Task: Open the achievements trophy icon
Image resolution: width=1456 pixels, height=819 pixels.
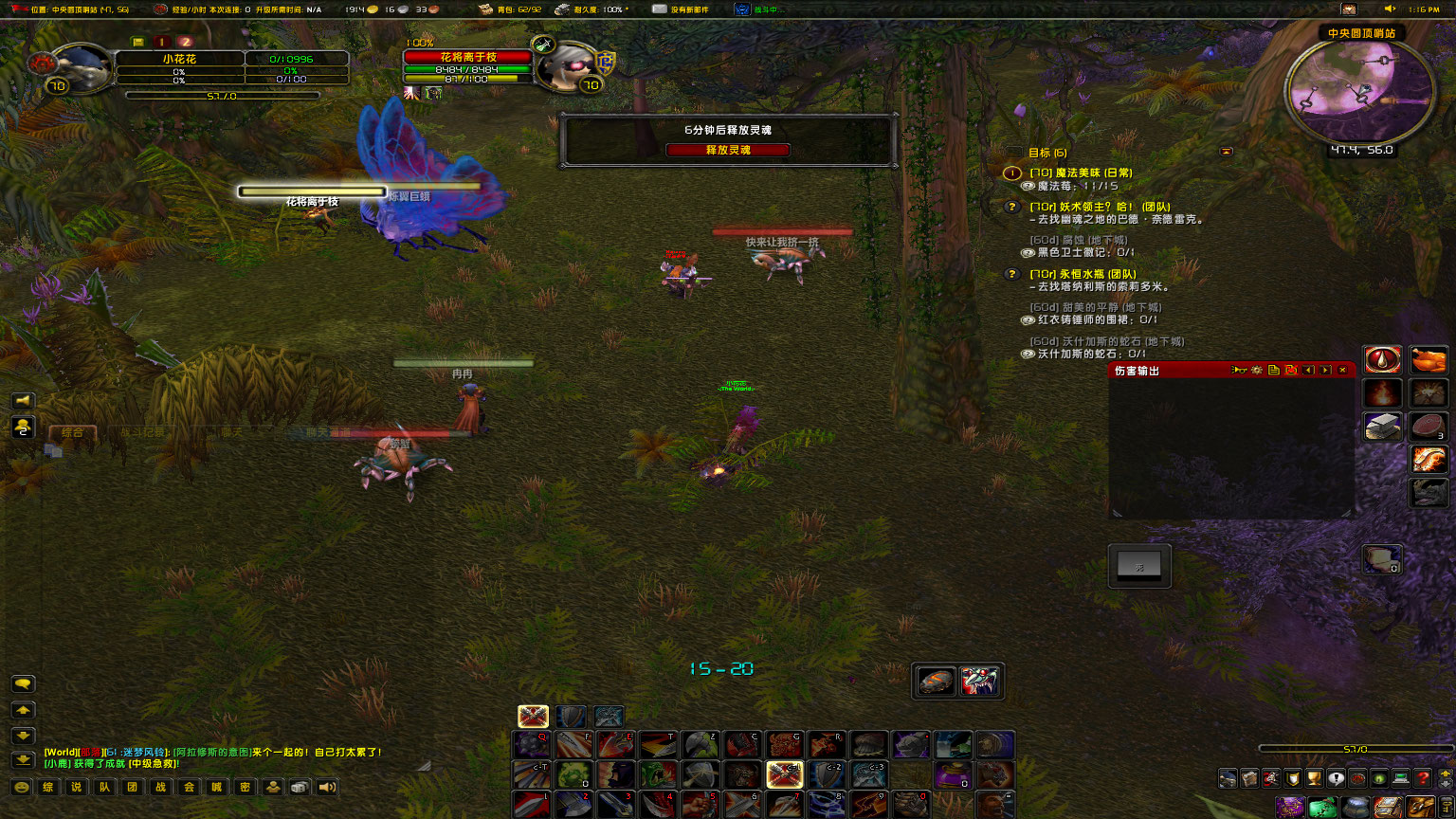Action: (x=1314, y=778)
